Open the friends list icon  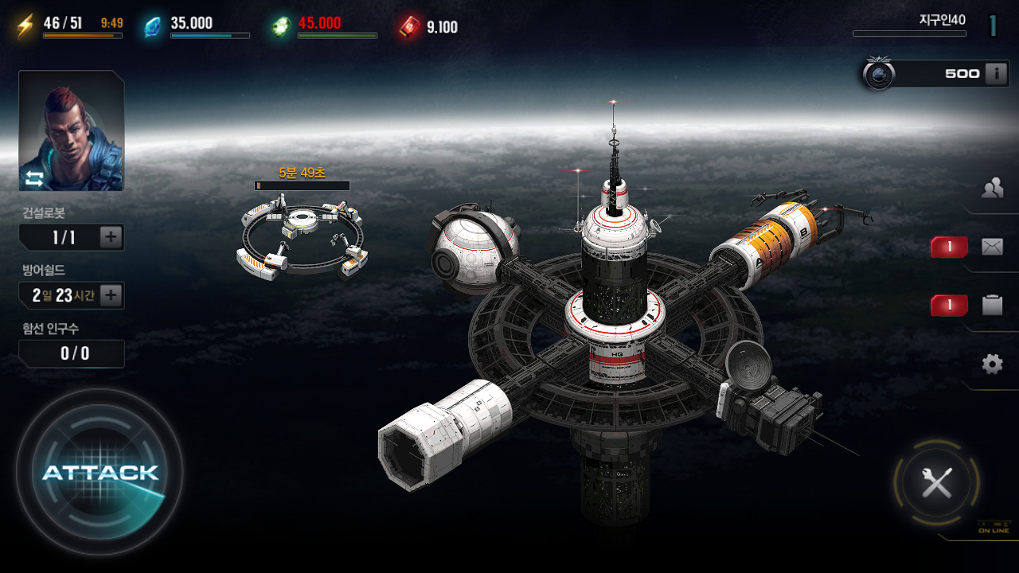click(x=991, y=188)
